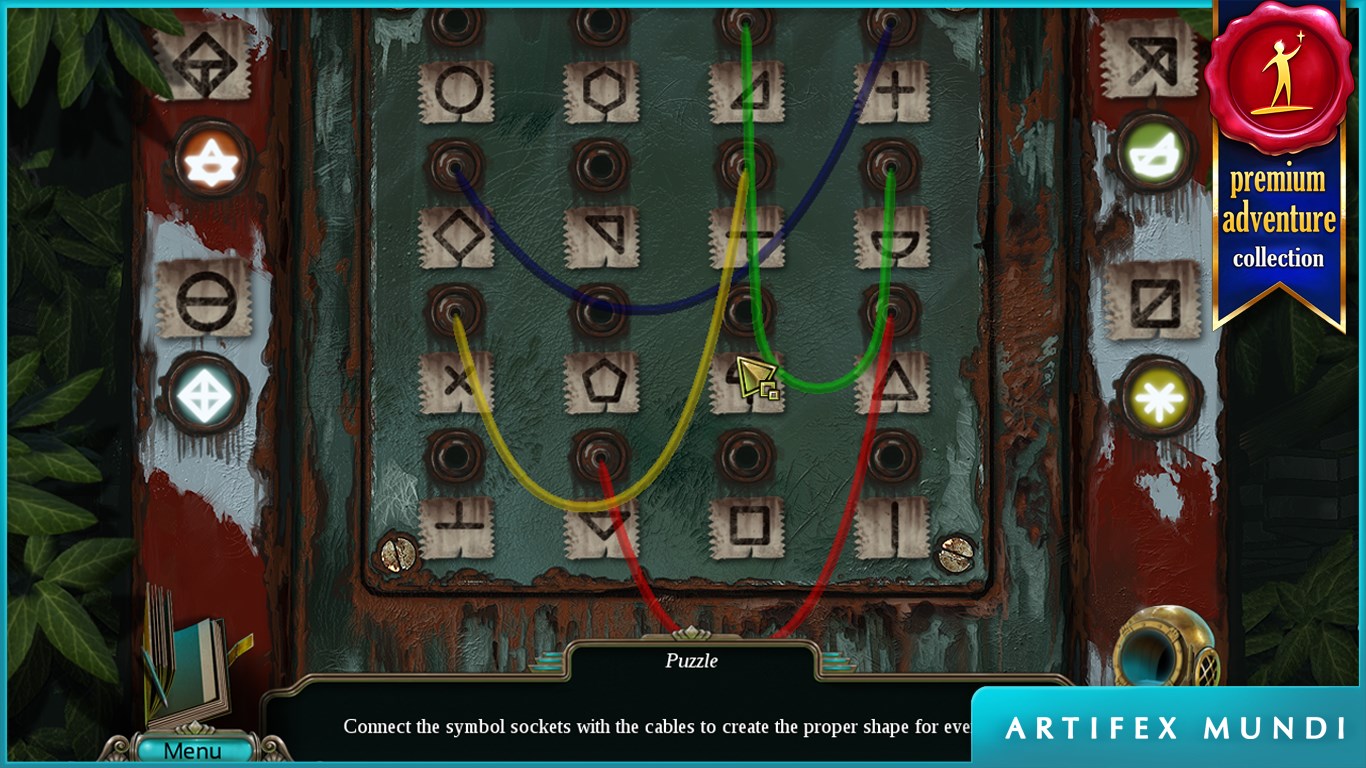The image size is (1366, 768).
Task: Select the socket above the downward triangle symbol
Action: 600,455
